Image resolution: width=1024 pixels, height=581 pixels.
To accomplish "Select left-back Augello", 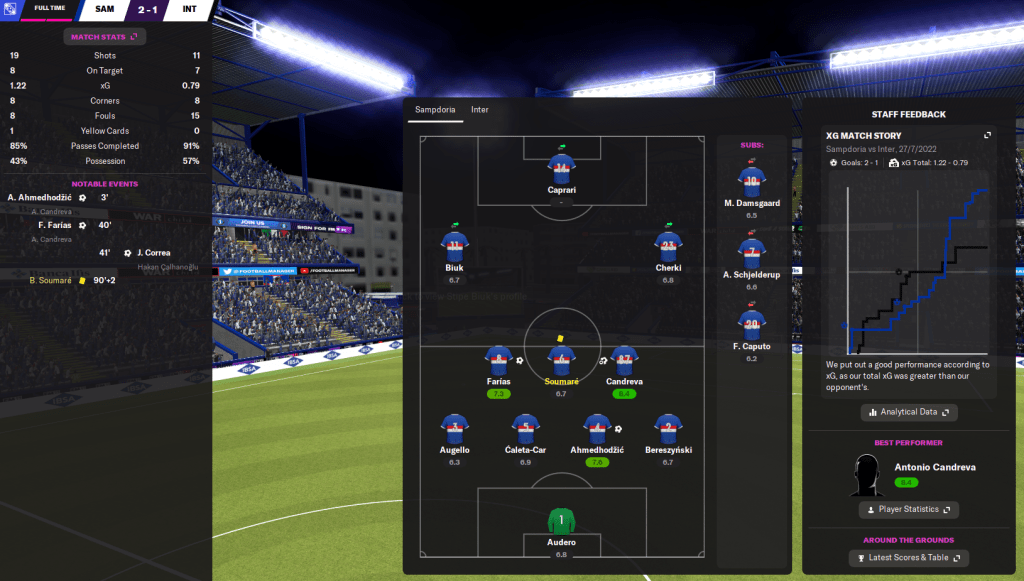I will (455, 430).
